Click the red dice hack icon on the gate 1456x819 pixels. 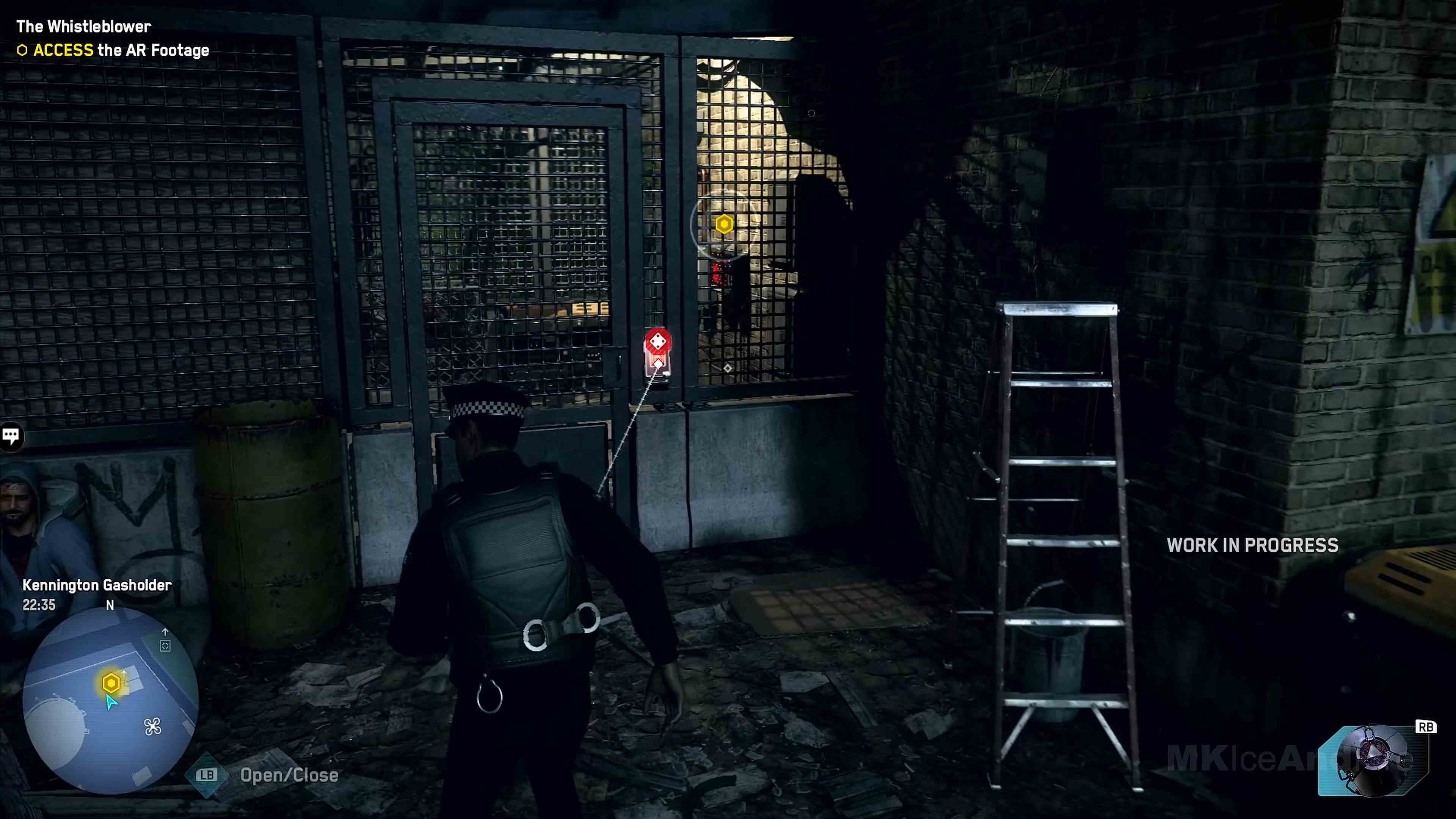click(657, 341)
